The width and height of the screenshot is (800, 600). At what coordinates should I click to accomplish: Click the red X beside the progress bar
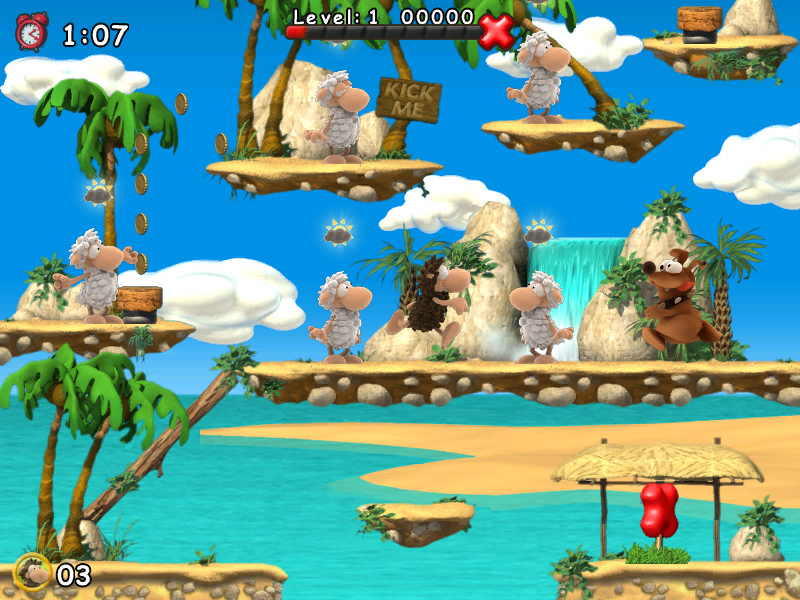coord(495,31)
